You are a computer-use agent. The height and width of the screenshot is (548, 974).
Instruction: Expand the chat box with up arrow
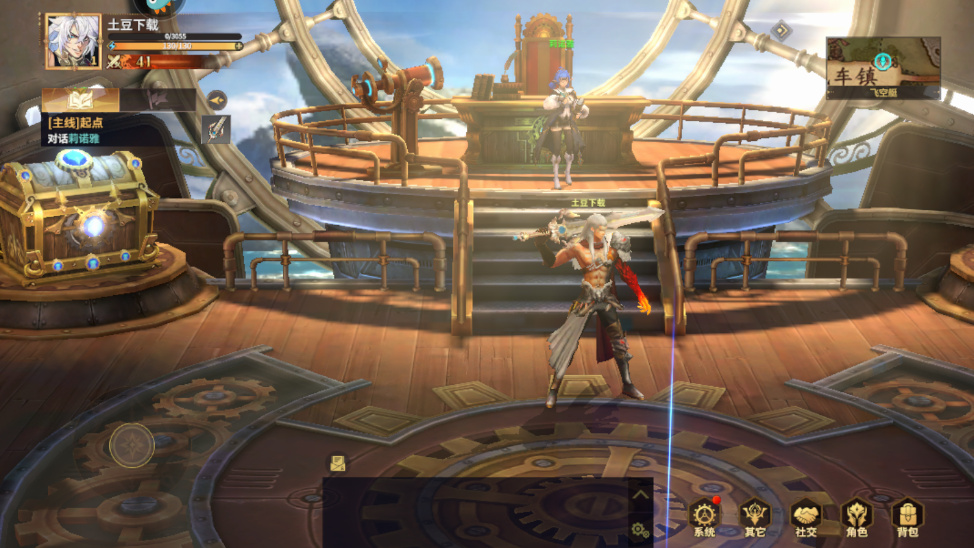coord(640,493)
